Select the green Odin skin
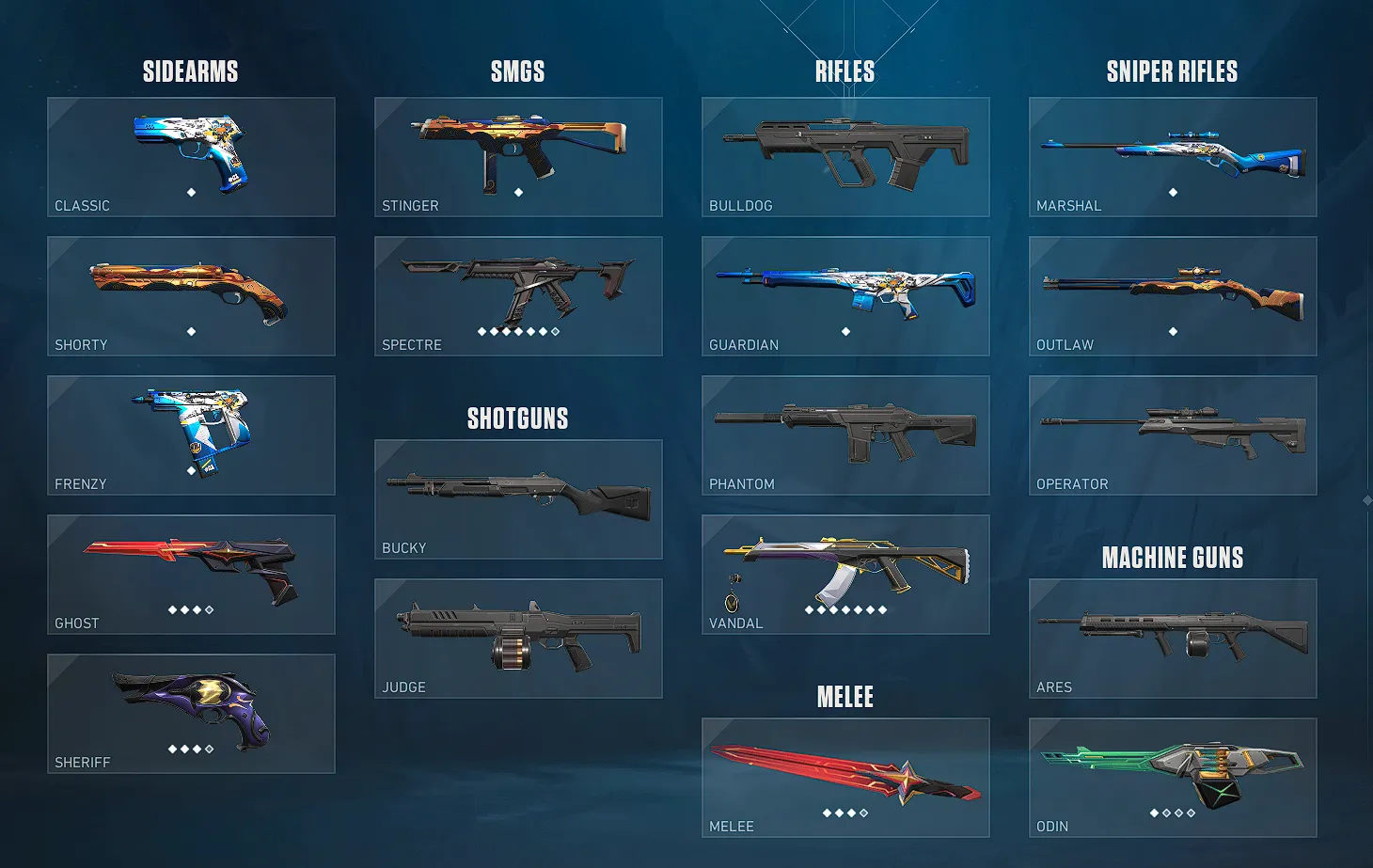 (x=1172, y=778)
